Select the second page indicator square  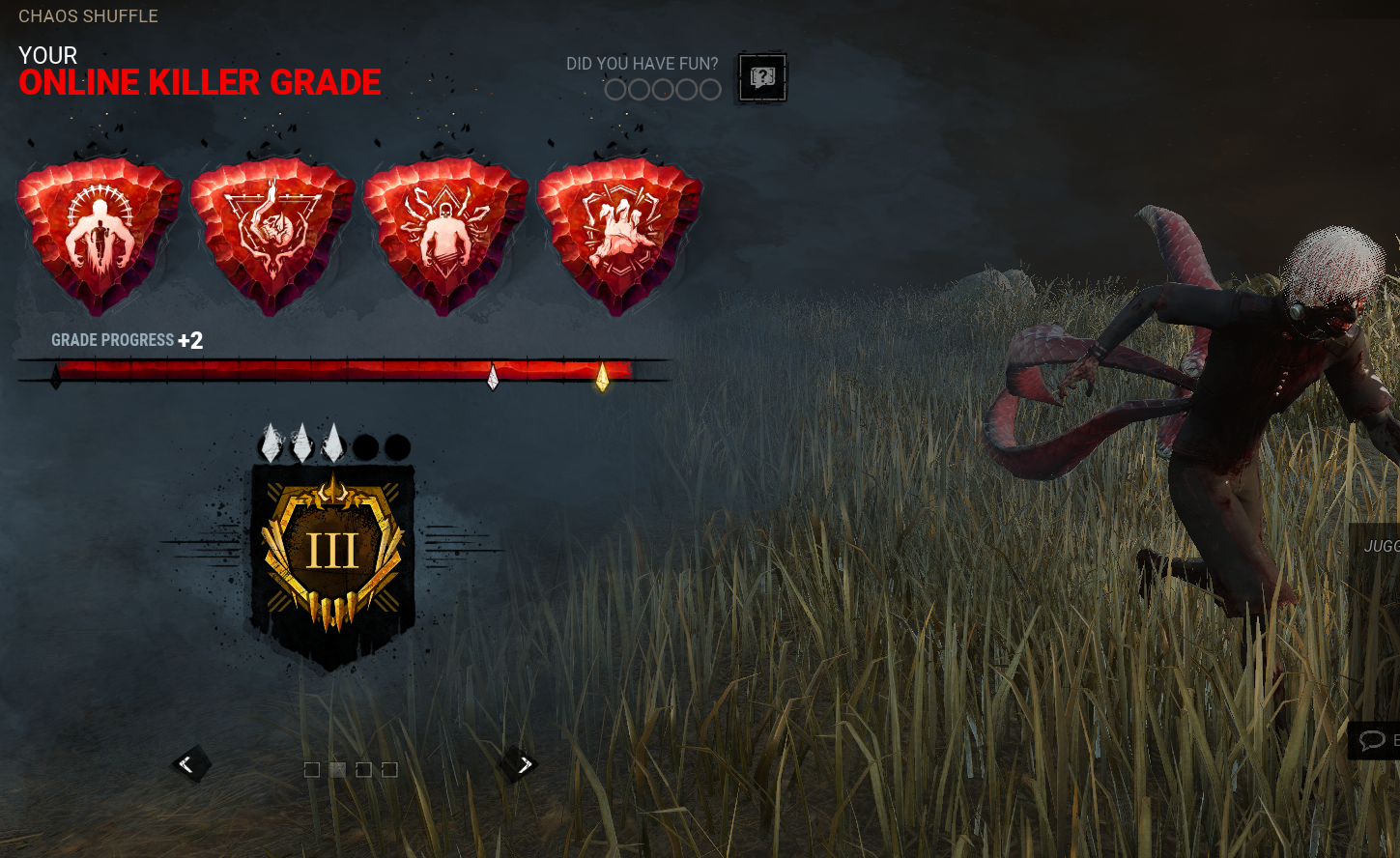coord(337,769)
